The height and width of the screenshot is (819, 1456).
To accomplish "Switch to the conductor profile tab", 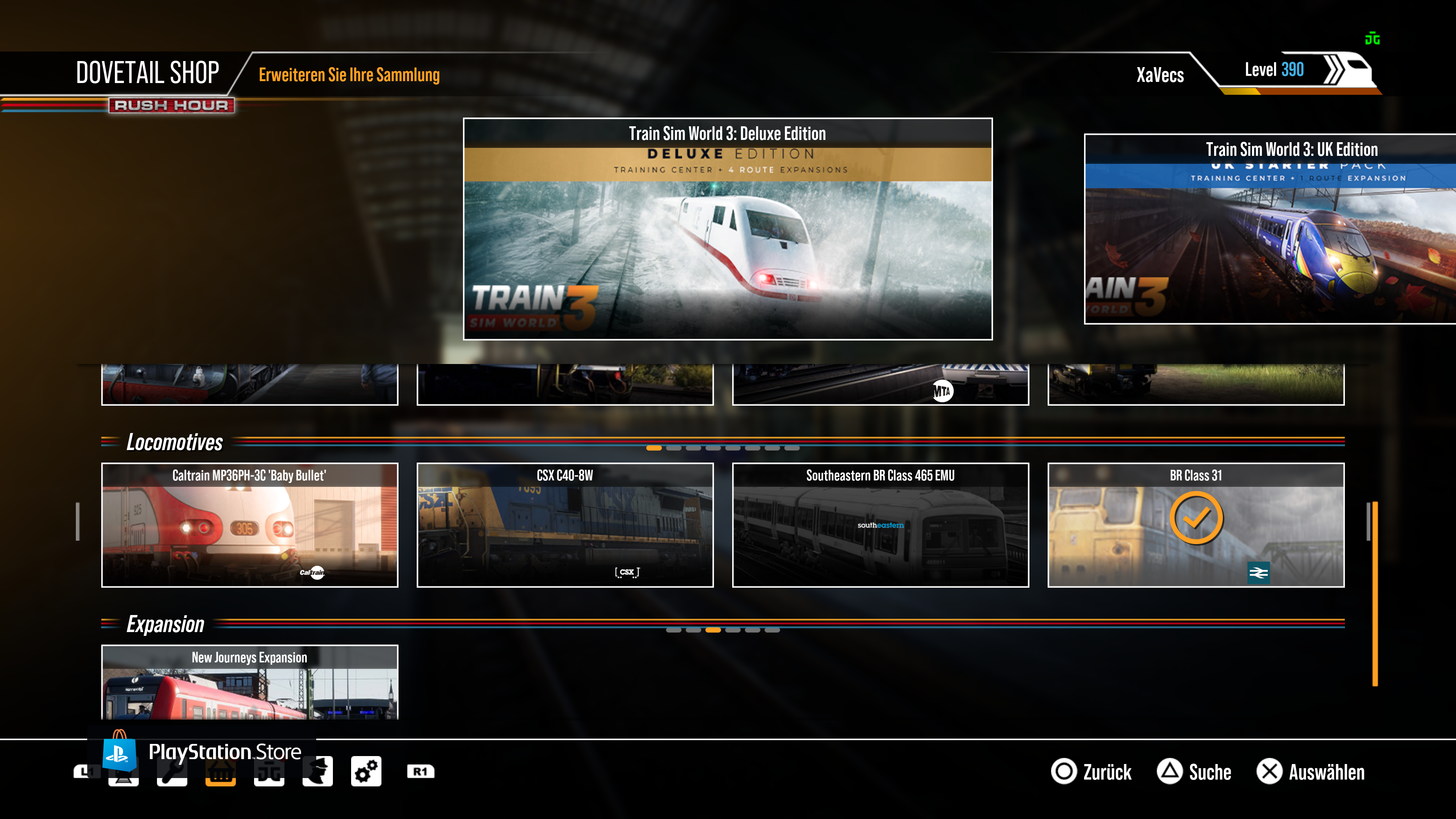I will pyautogui.click(x=317, y=772).
